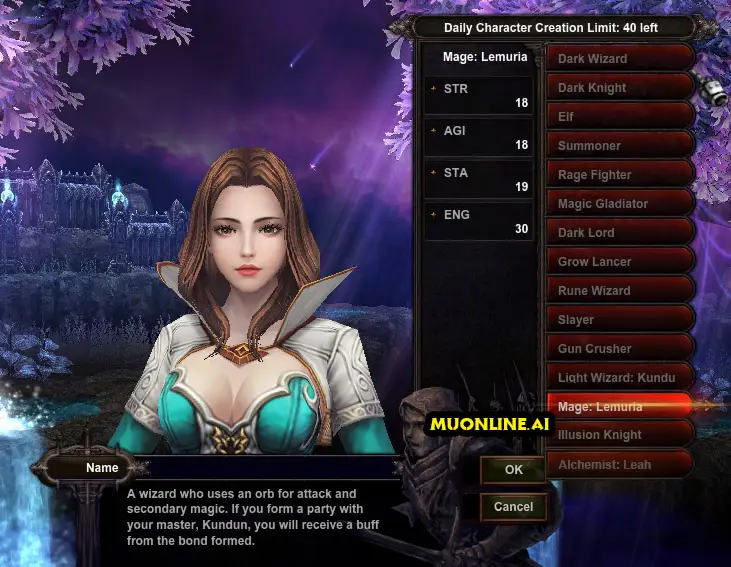Select the Dark Wizard class
Image resolution: width=731 pixels, height=567 pixels.
pyautogui.click(x=618, y=58)
